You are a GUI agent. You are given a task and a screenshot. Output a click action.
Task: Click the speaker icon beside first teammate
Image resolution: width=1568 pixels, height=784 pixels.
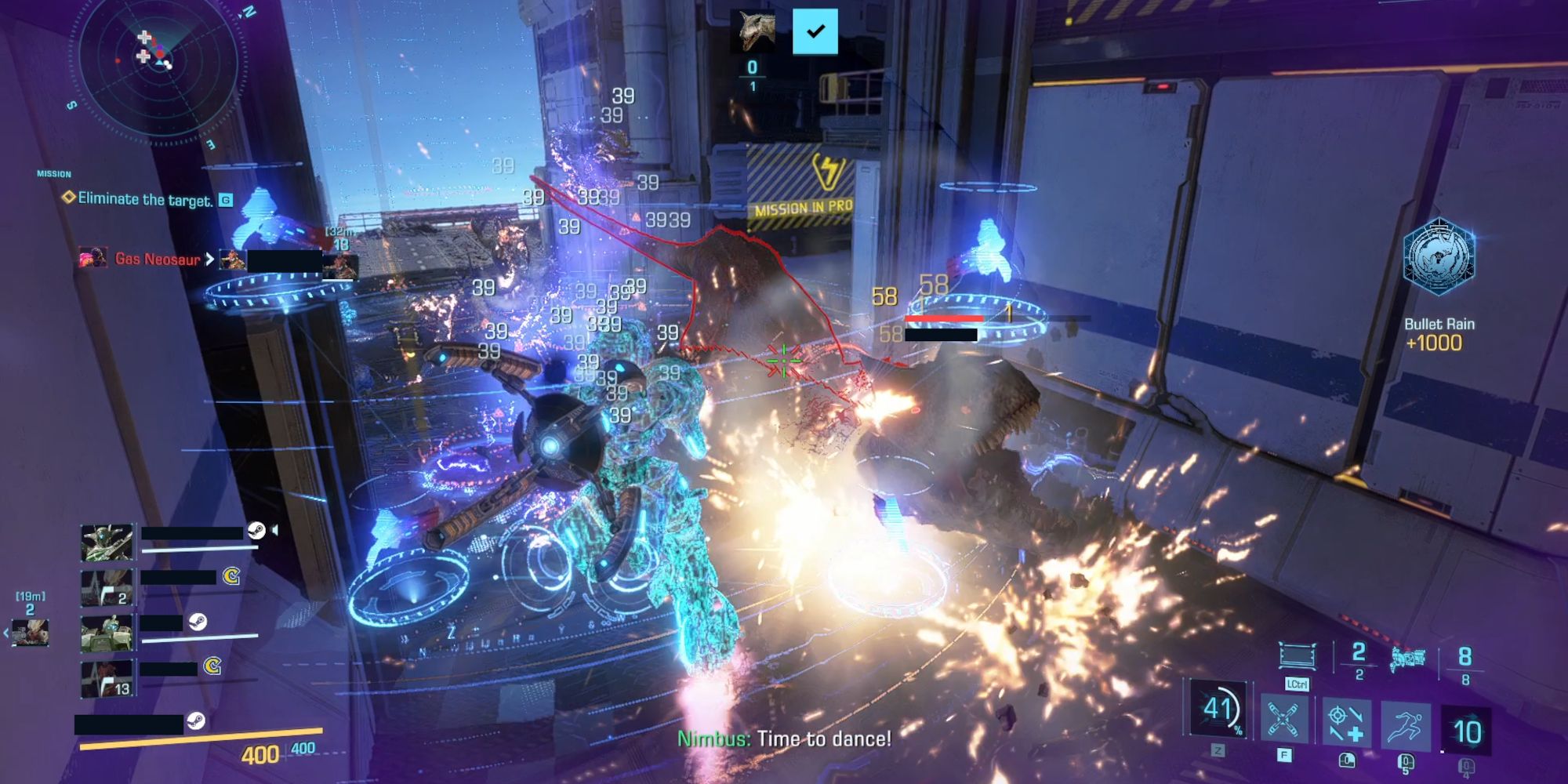pos(275,531)
